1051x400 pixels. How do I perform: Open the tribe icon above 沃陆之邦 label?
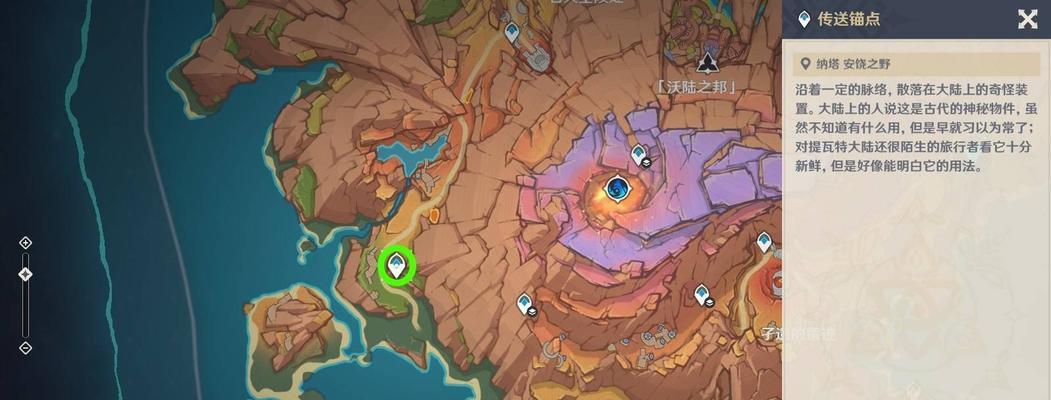pos(708,63)
